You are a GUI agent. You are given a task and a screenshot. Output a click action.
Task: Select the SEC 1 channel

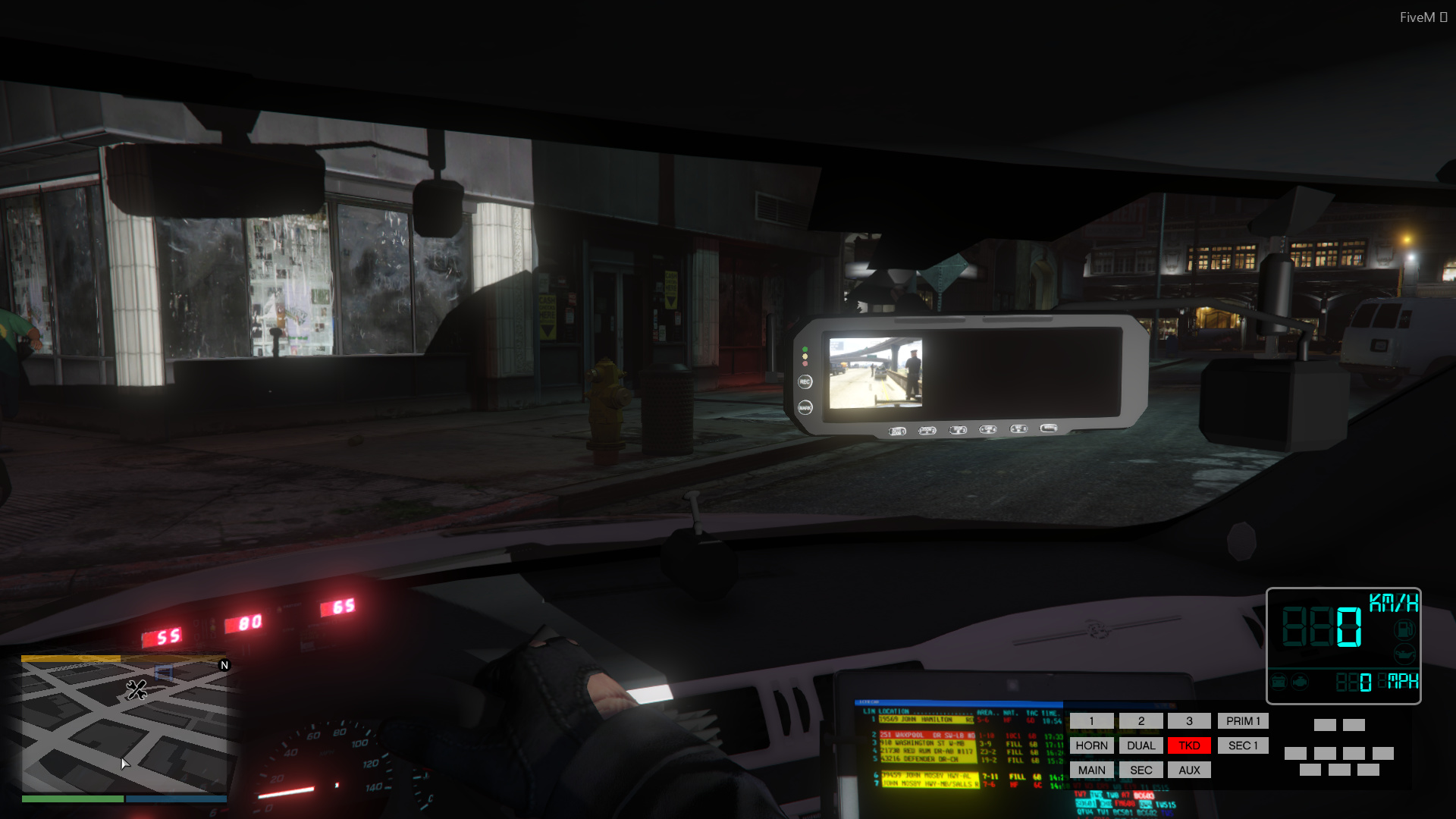[x=1243, y=745]
